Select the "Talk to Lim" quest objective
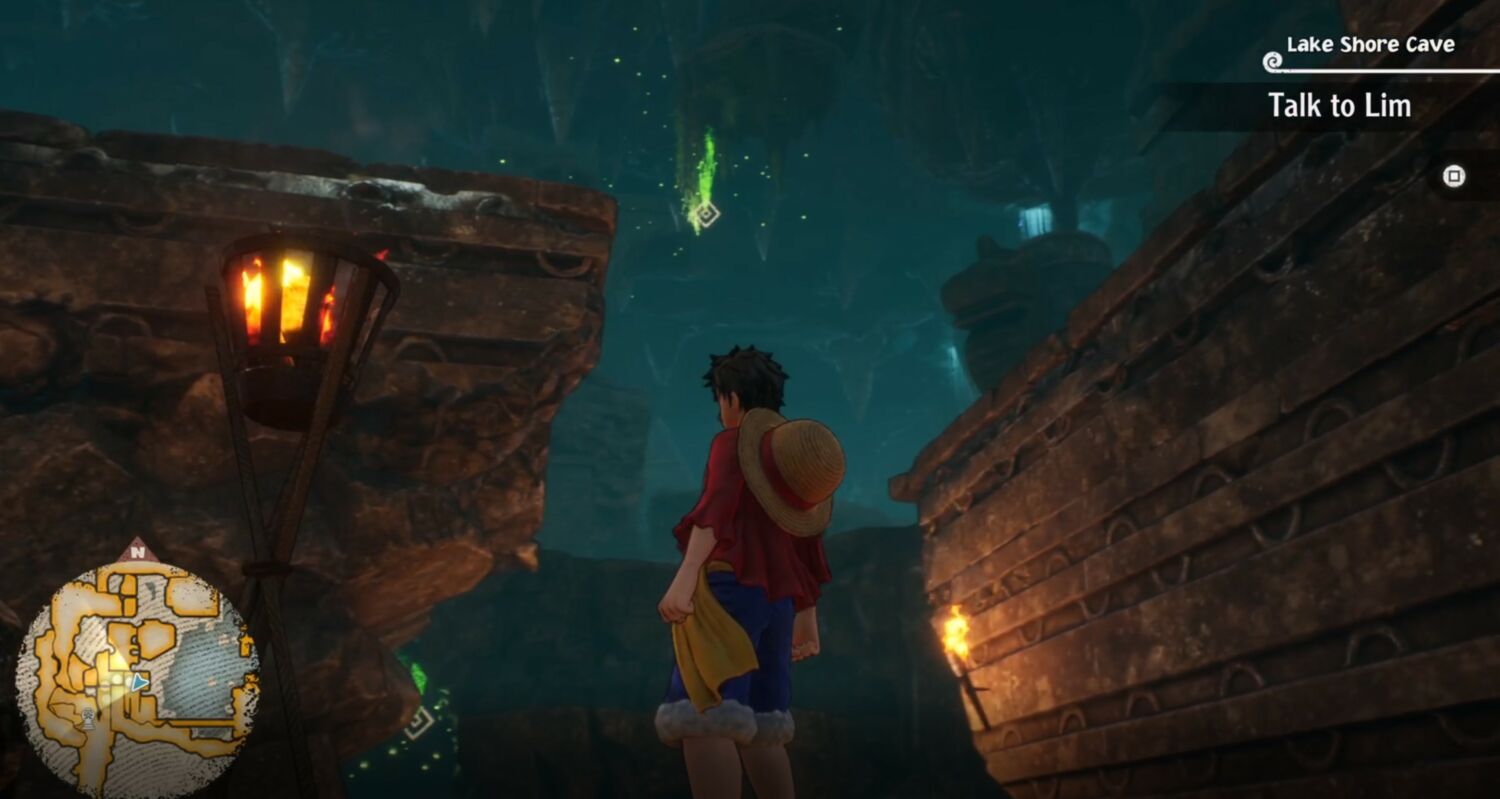Viewport: 1500px width, 799px height. (x=1339, y=106)
